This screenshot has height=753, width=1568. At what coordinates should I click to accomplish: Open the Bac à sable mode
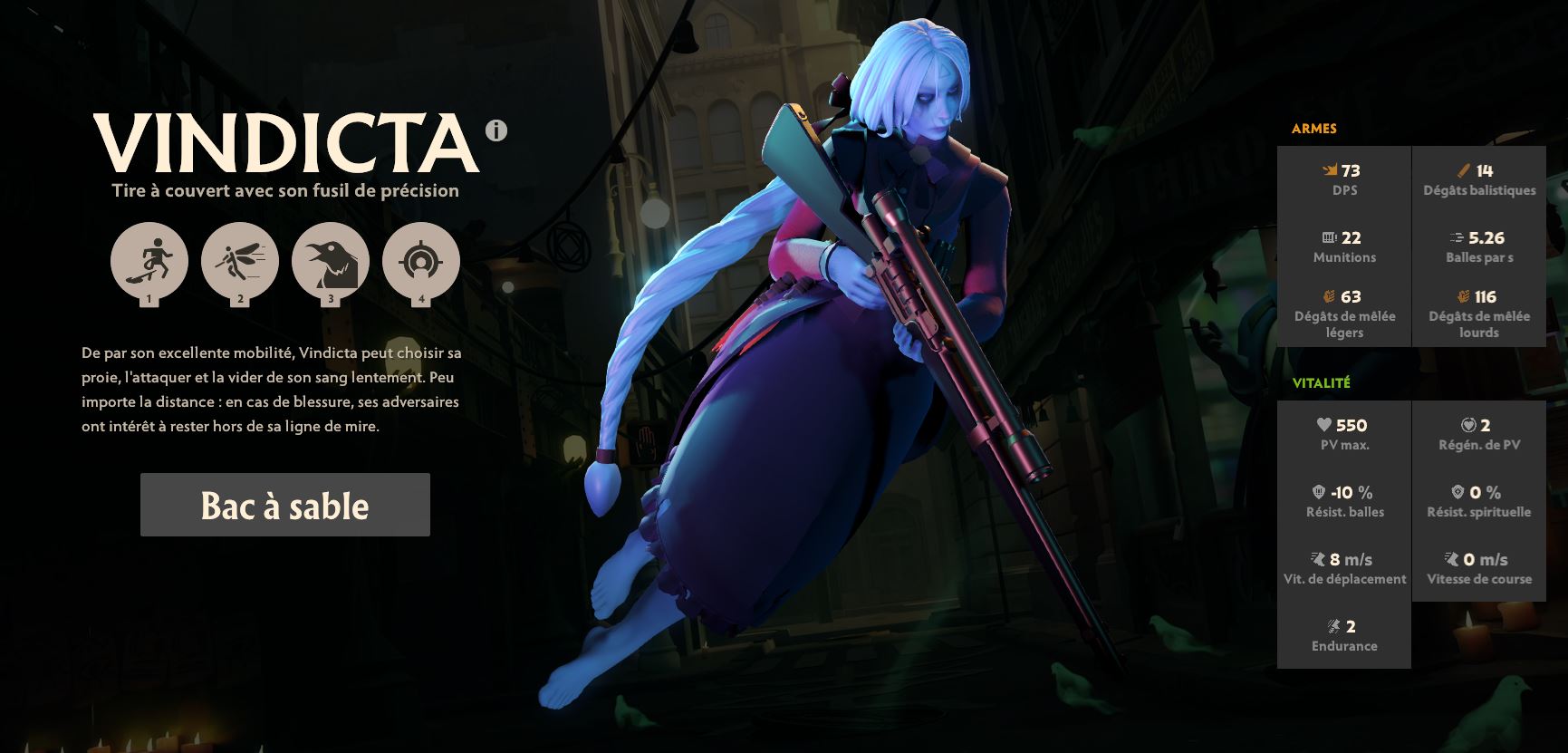pos(284,506)
